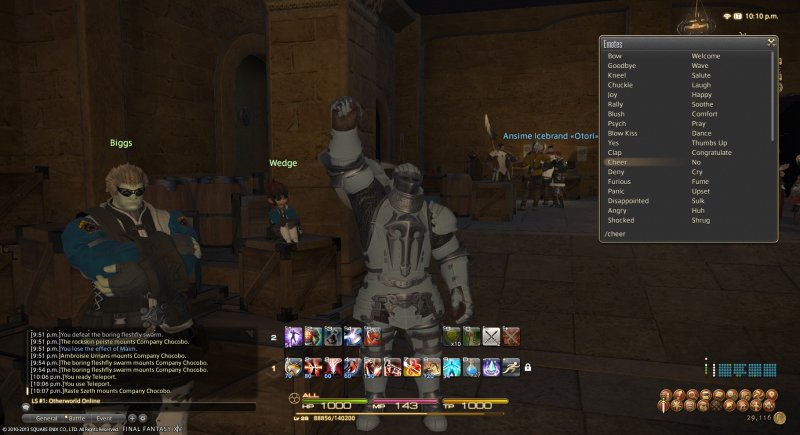The height and width of the screenshot is (435, 800).
Task: Choose the Shrug emote
Action: pos(701,220)
